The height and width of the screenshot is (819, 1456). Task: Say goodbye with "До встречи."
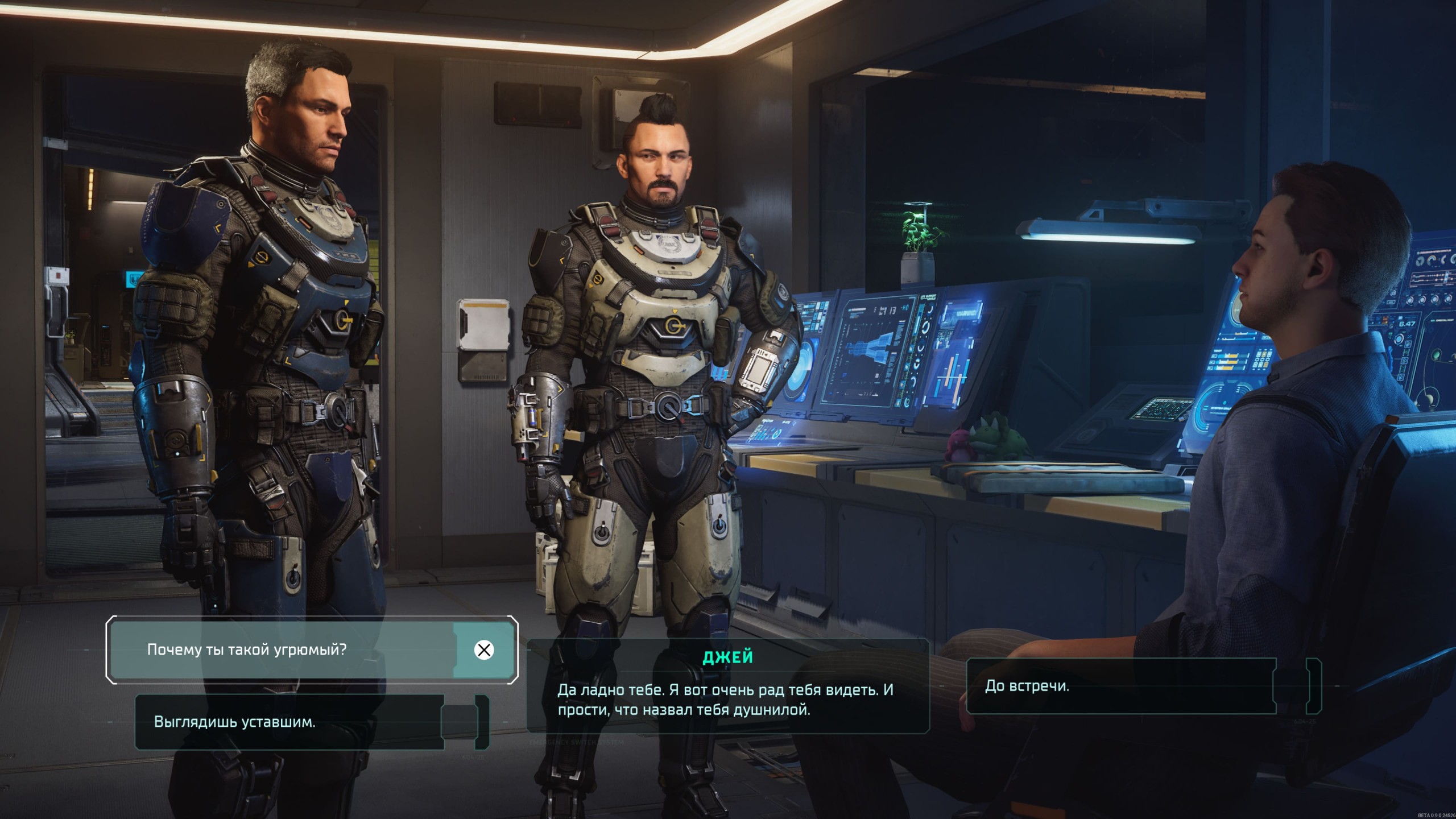tap(1120, 686)
